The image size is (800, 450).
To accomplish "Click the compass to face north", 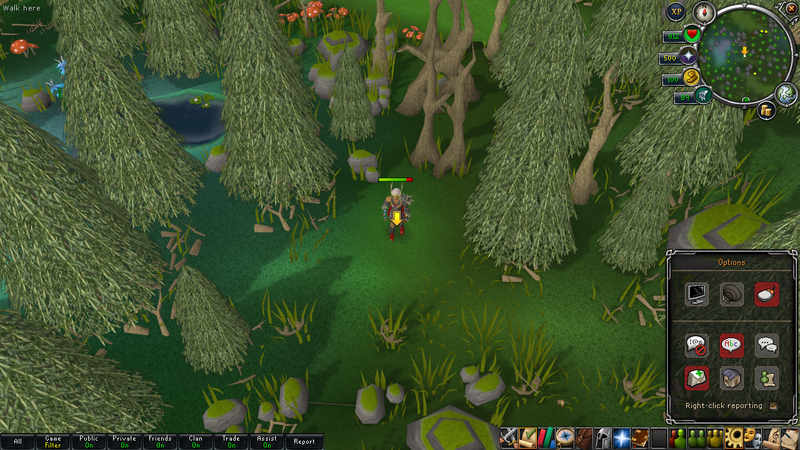I will [x=706, y=13].
